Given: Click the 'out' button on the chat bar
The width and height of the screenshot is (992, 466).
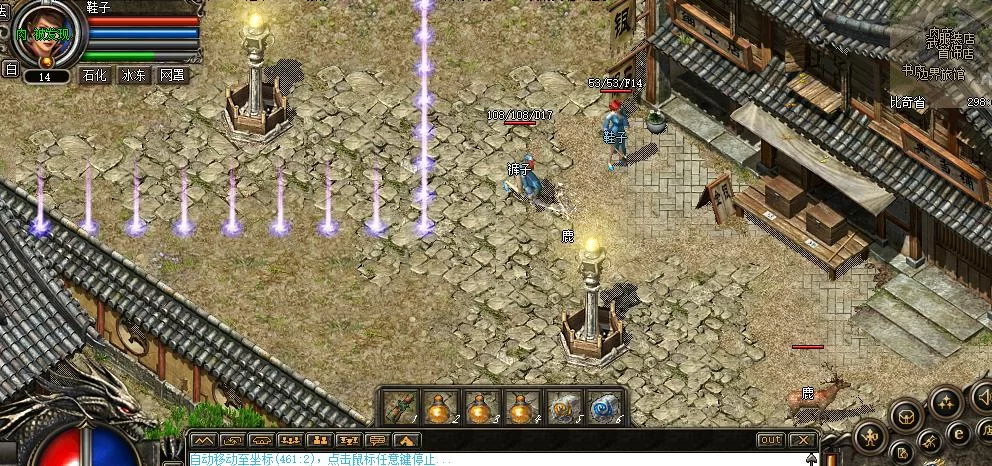Looking at the screenshot, I should coord(770,440).
